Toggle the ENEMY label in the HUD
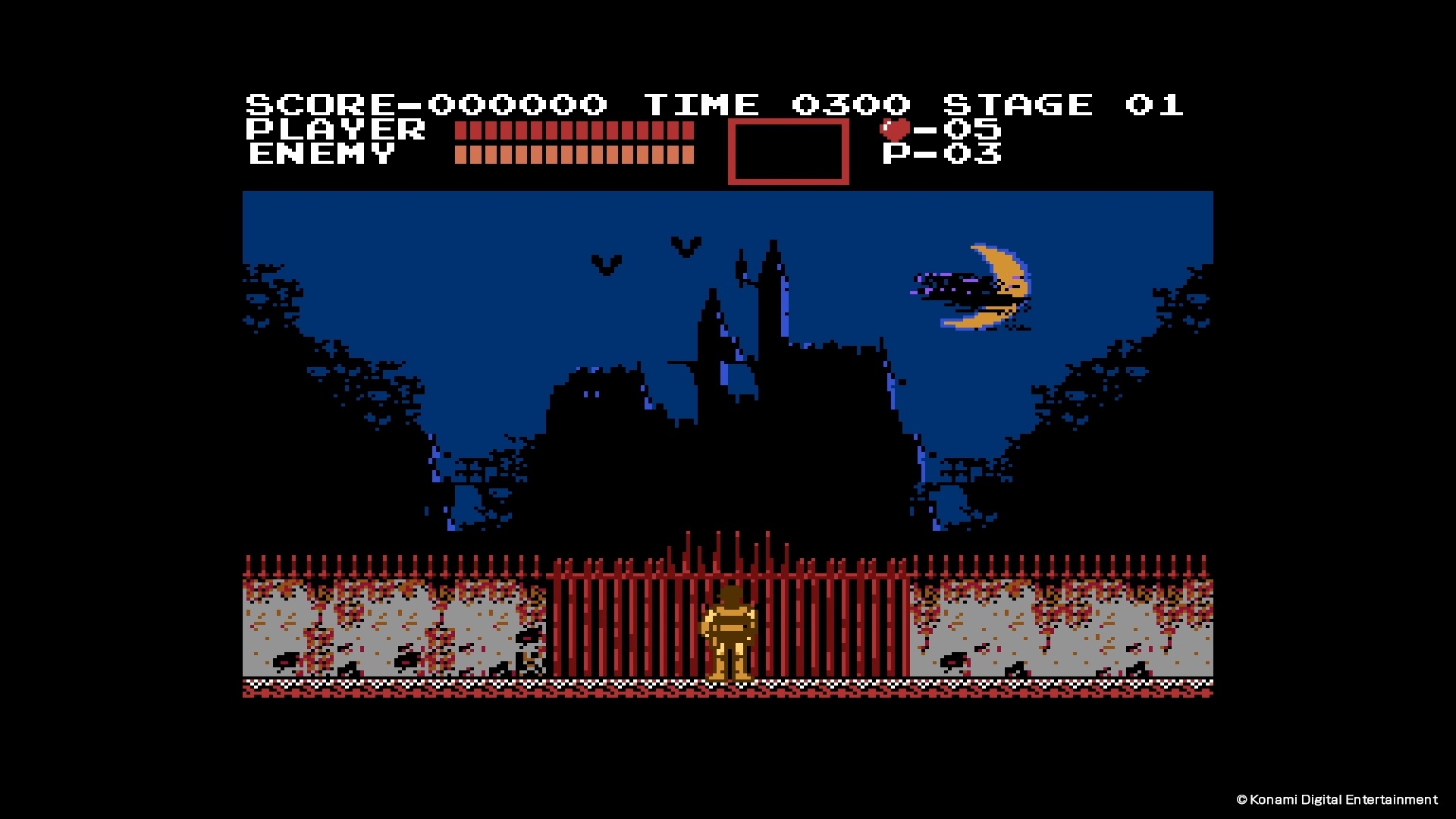This screenshot has height=819, width=1456. (318, 155)
